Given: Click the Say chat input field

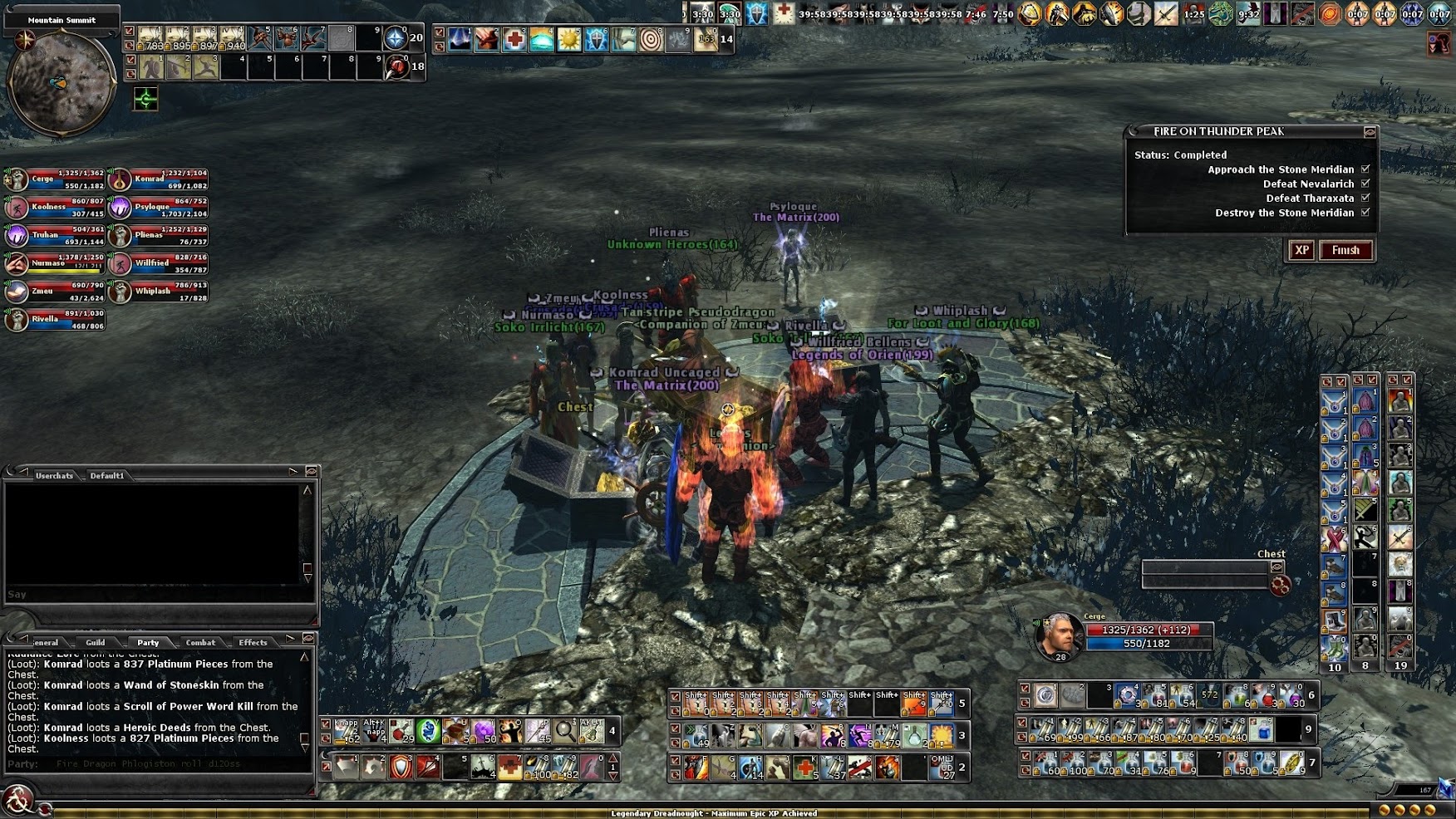Looking at the screenshot, I should [x=154, y=594].
